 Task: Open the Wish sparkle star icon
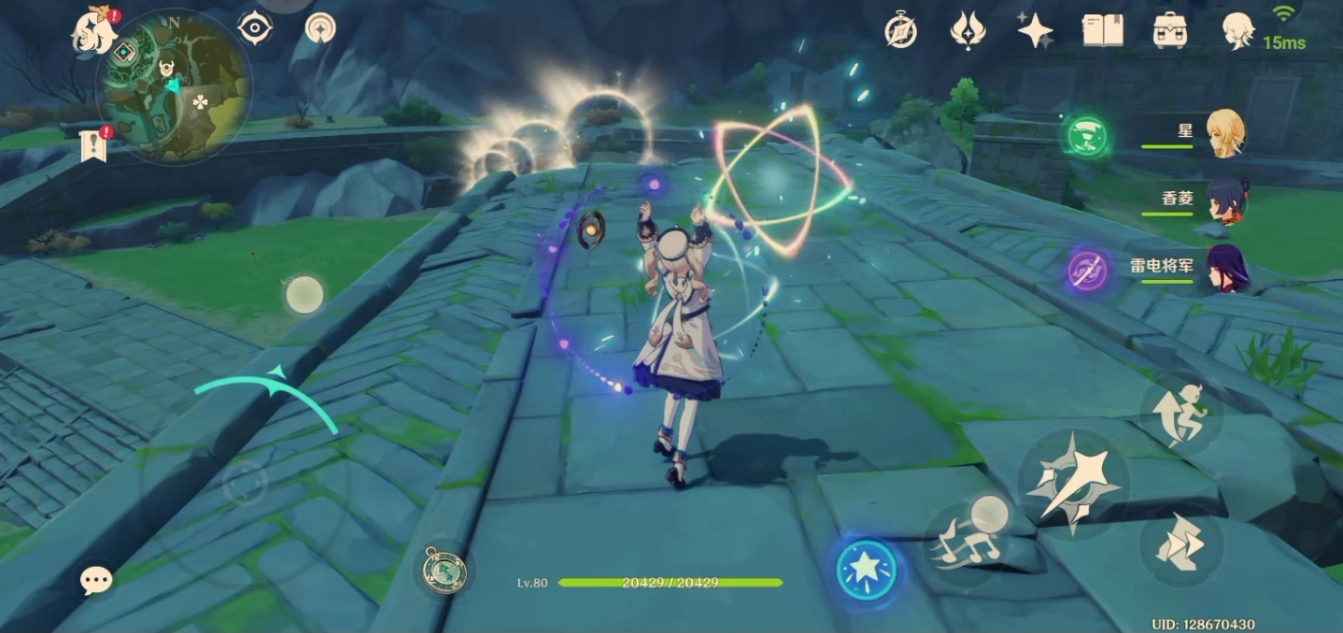pyautogui.click(x=1035, y=30)
